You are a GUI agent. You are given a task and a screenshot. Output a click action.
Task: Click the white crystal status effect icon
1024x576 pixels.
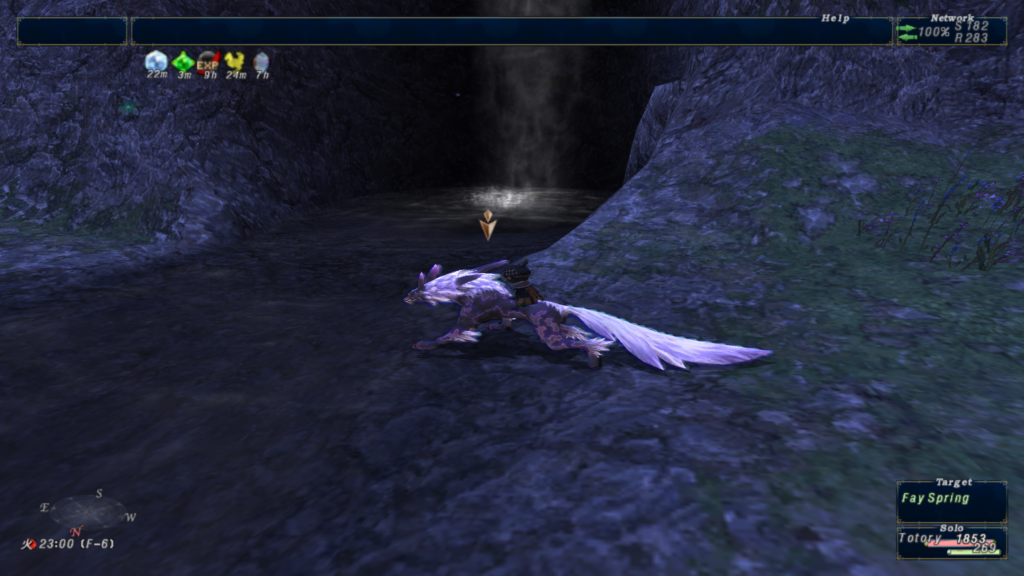156,61
